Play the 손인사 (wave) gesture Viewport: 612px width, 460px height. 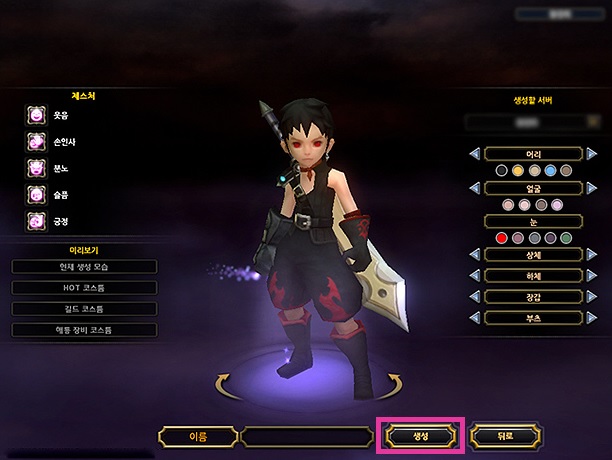click(x=37, y=142)
